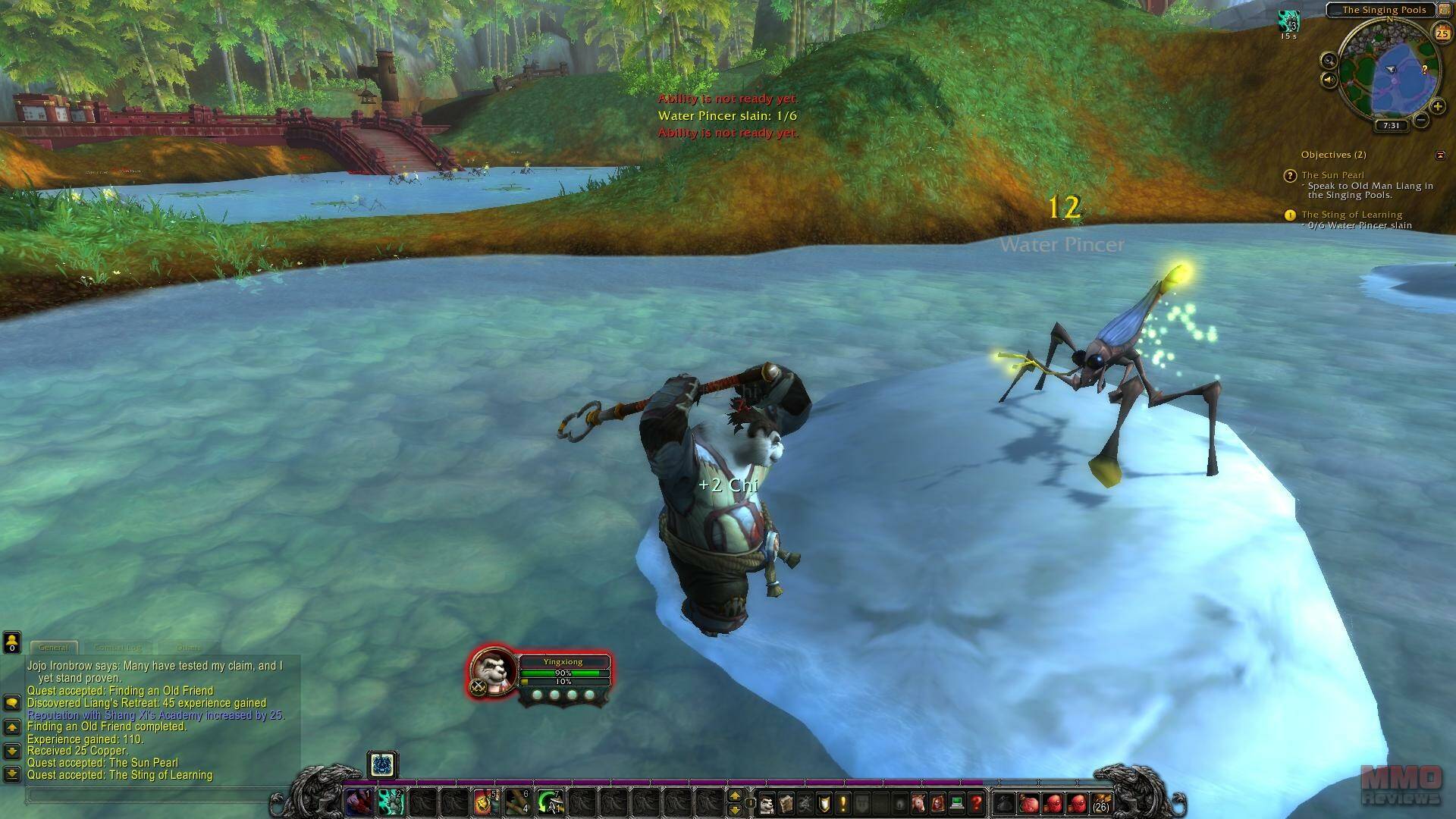Screen dimensions: 1456x819
Task: Activate the green crescent ability in slot 7
Action: tap(550, 802)
